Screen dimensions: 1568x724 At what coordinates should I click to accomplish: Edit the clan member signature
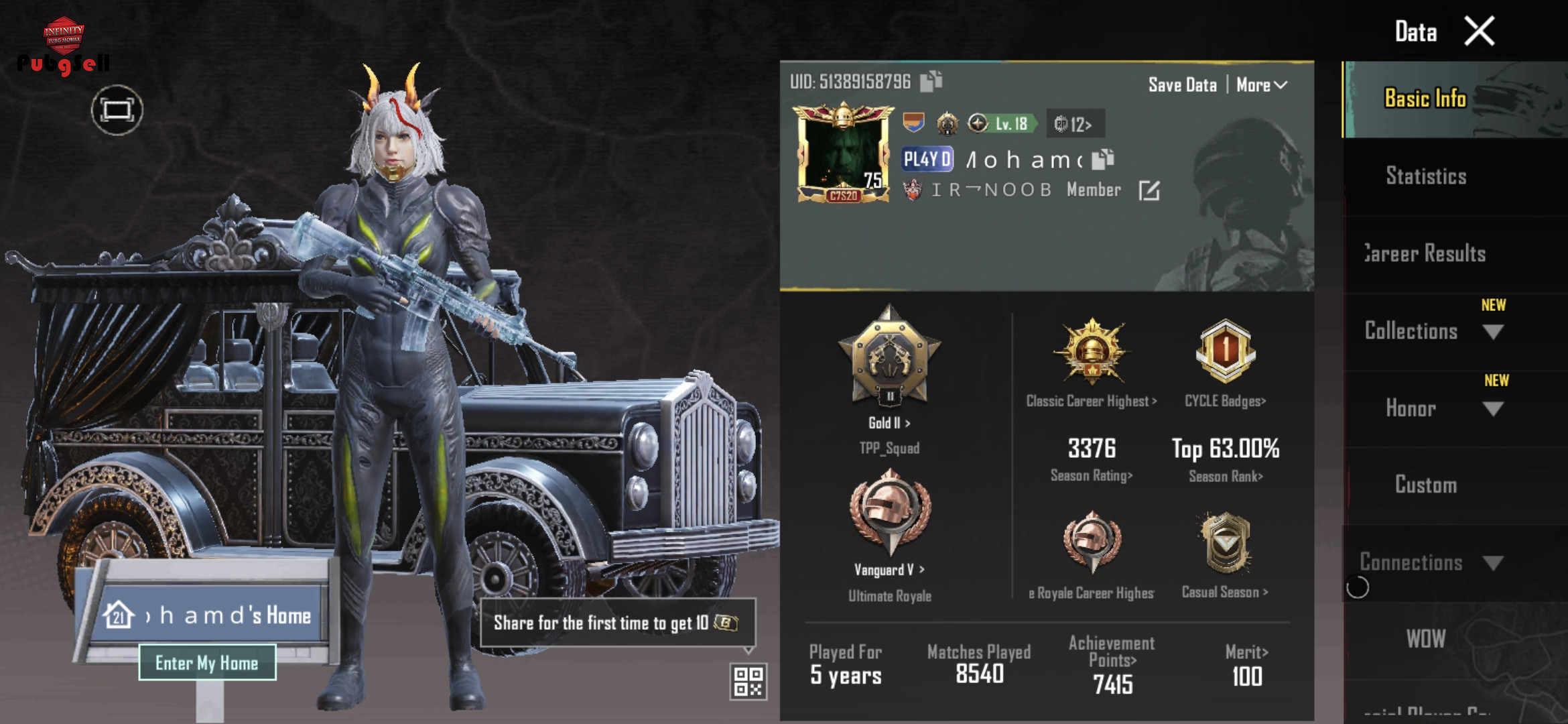(1149, 190)
